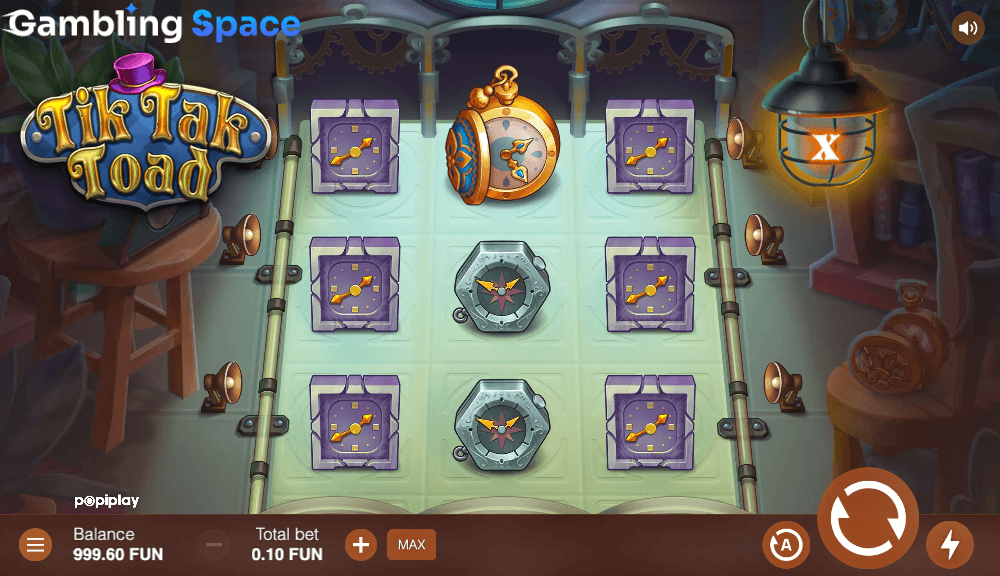The width and height of the screenshot is (1000, 576).
Task: Spin the reels with the big round button
Action: point(867,518)
